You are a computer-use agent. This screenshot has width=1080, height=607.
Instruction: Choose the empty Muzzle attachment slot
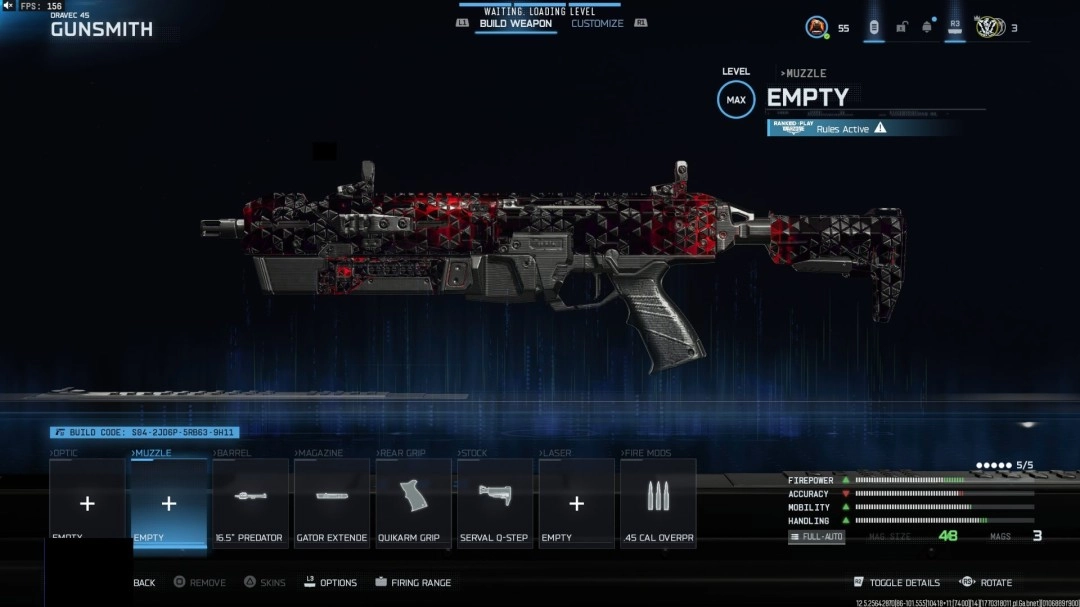[169, 503]
